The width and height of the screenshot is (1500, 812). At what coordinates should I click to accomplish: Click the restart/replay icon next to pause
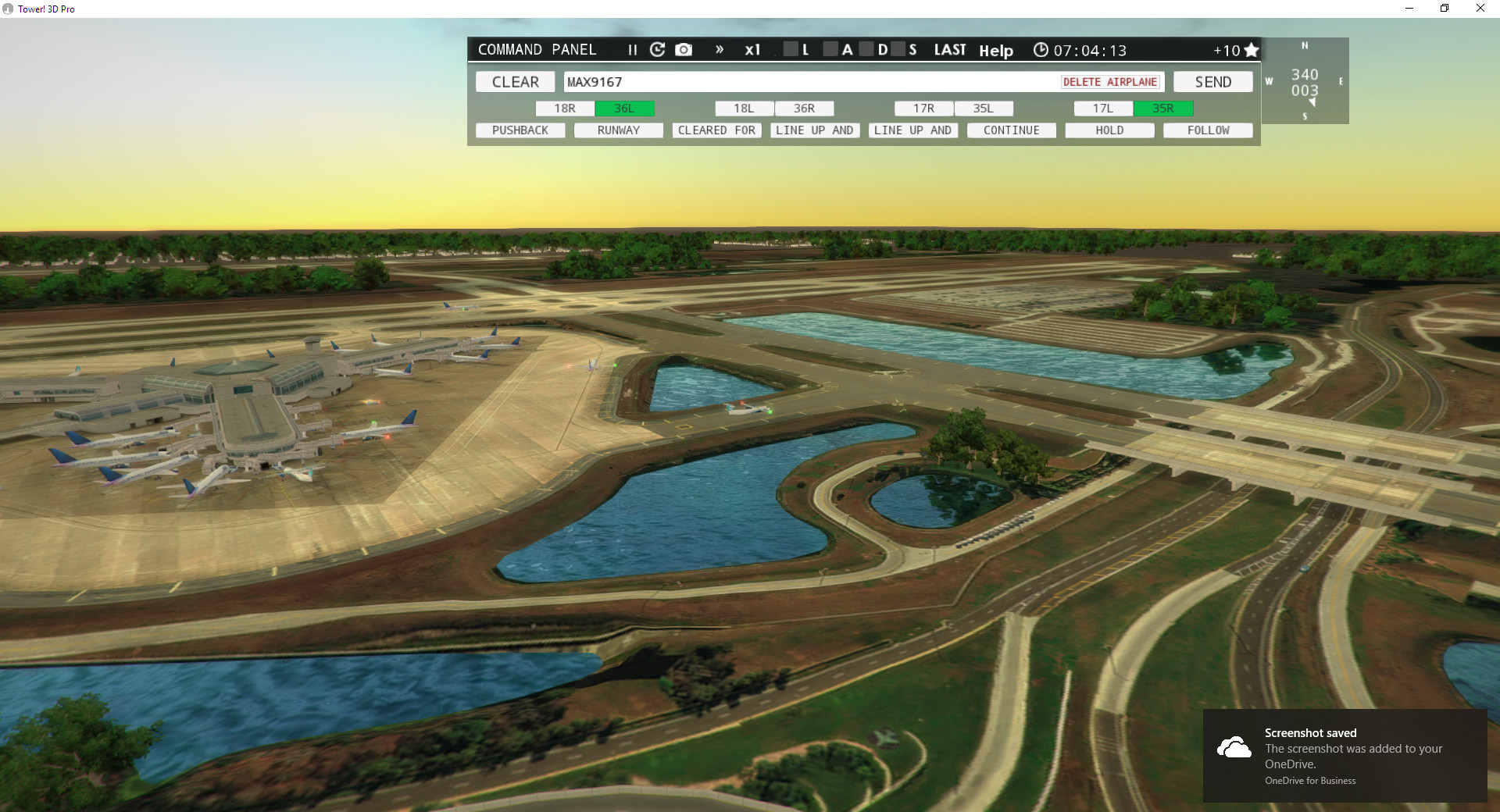(x=657, y=49)
